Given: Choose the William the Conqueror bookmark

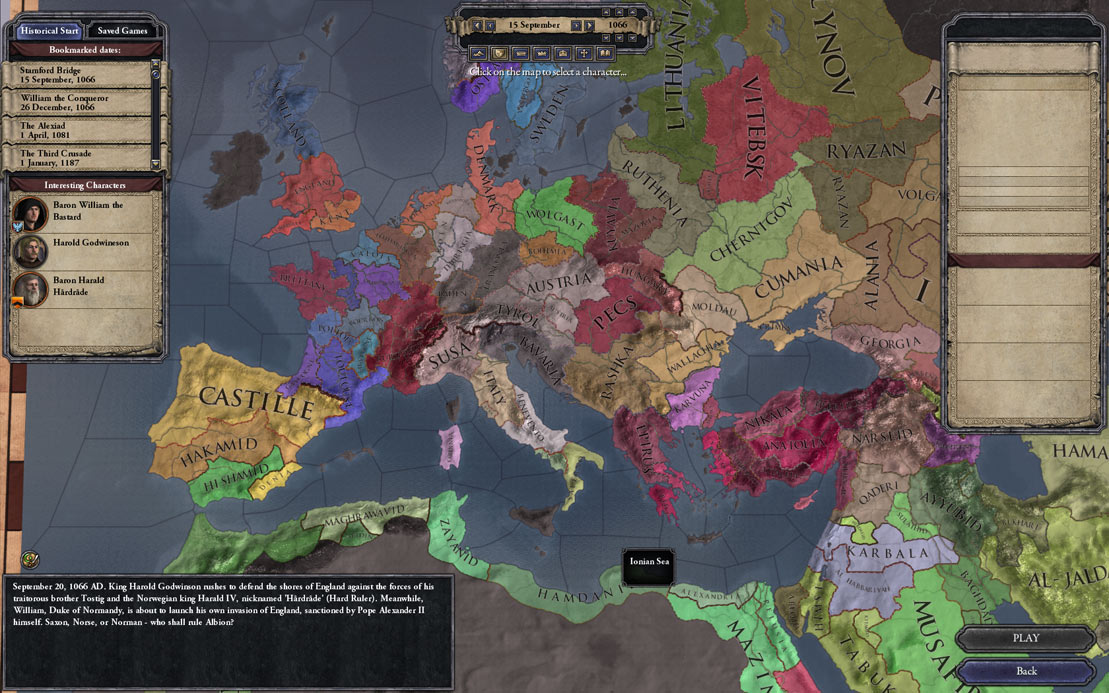Looking at the screenshot, I should [78, 102].
